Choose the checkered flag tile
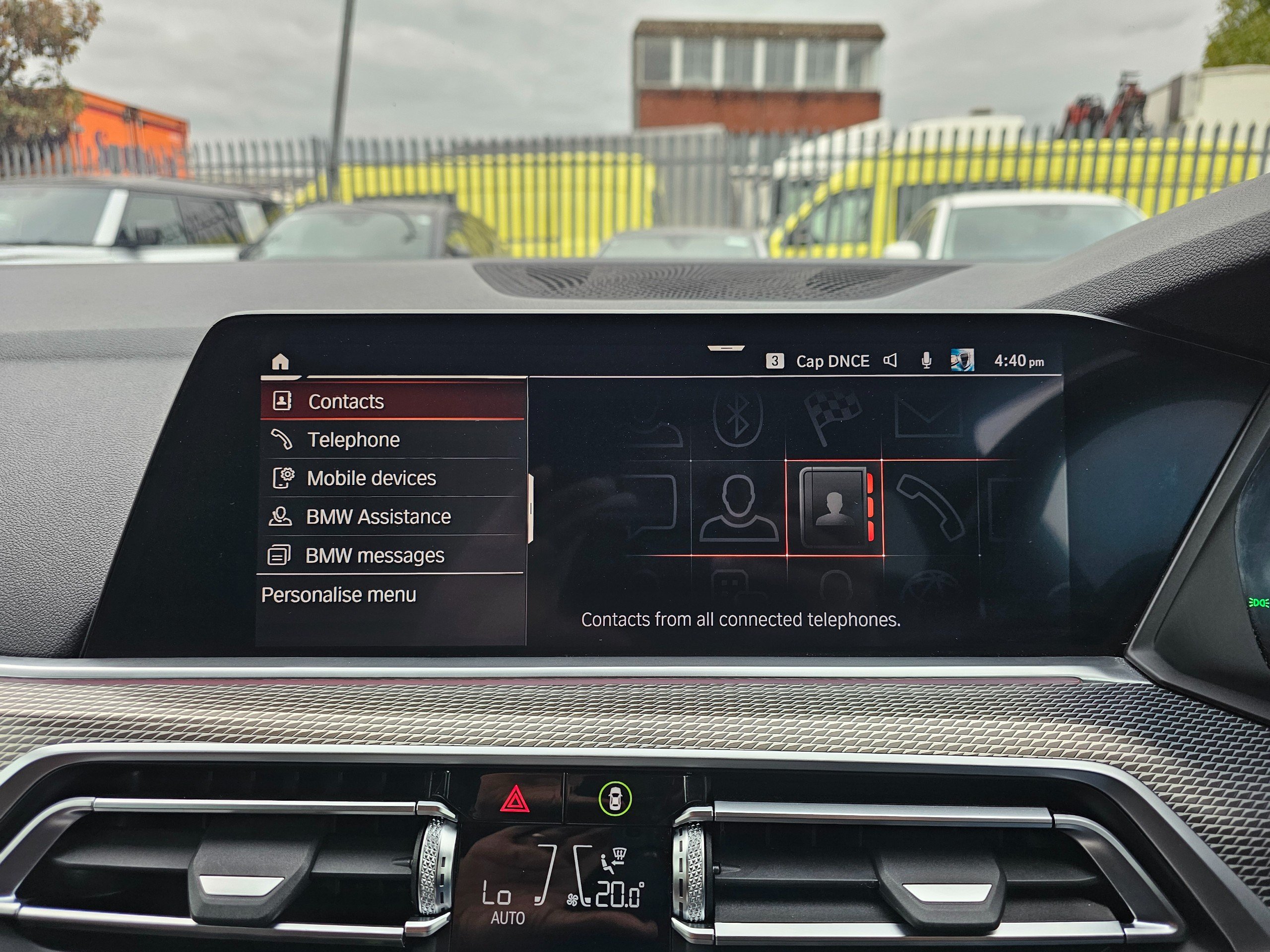The width and height of the screenshot is (1270, 952). 833,416
